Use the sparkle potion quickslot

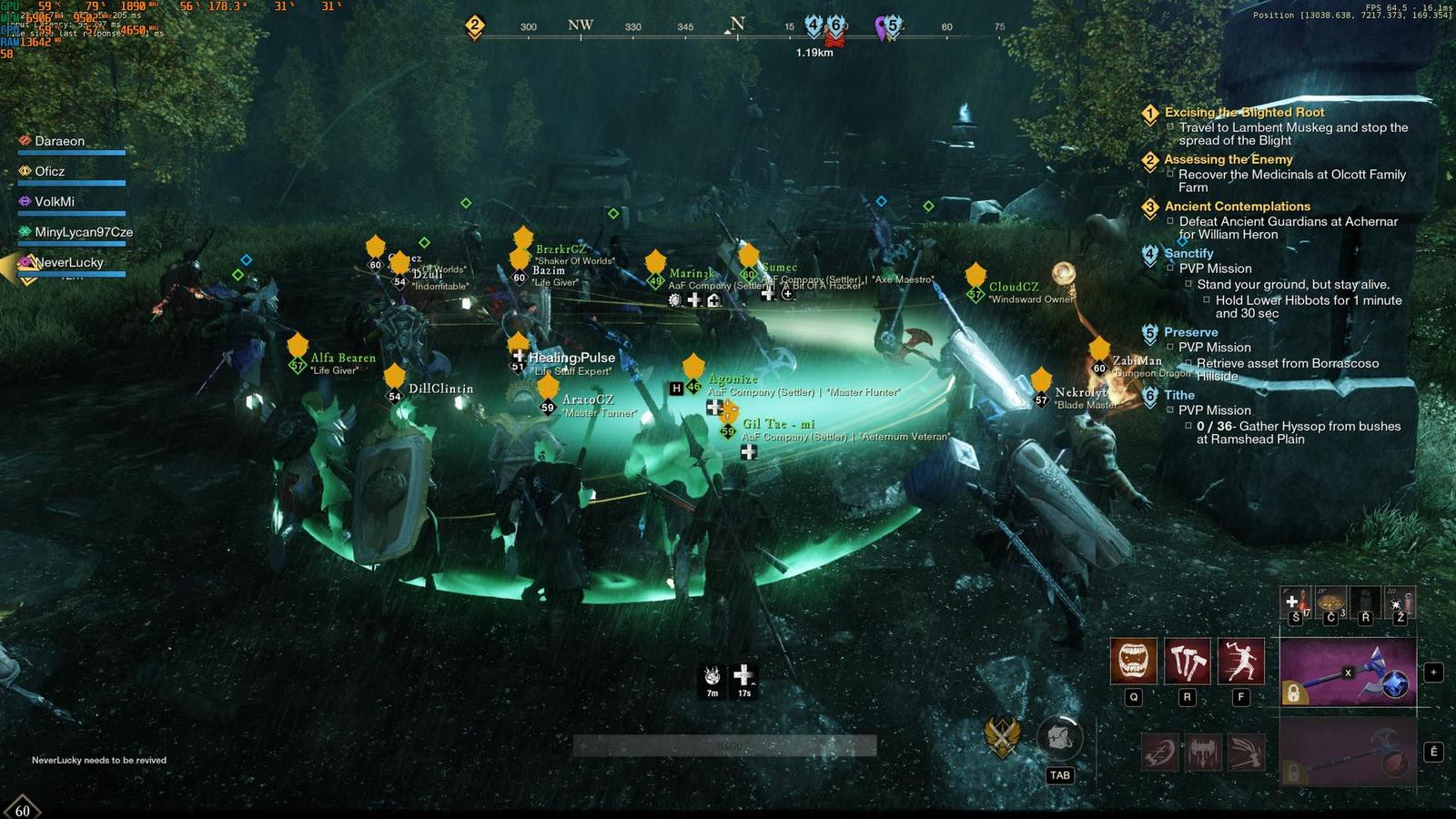(x=1400, y=602)
